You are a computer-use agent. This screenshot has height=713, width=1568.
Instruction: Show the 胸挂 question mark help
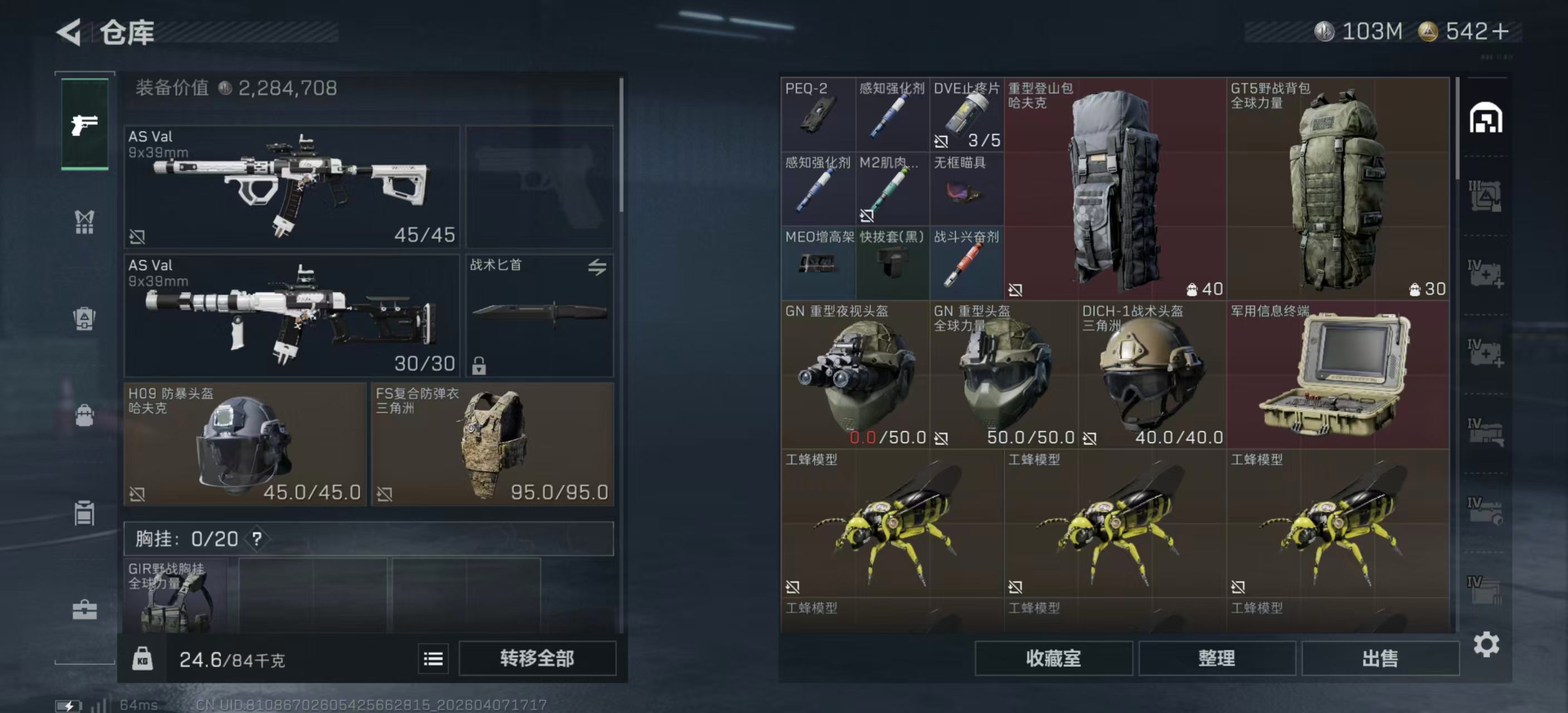pyautogui.click(x=257, y=538)
